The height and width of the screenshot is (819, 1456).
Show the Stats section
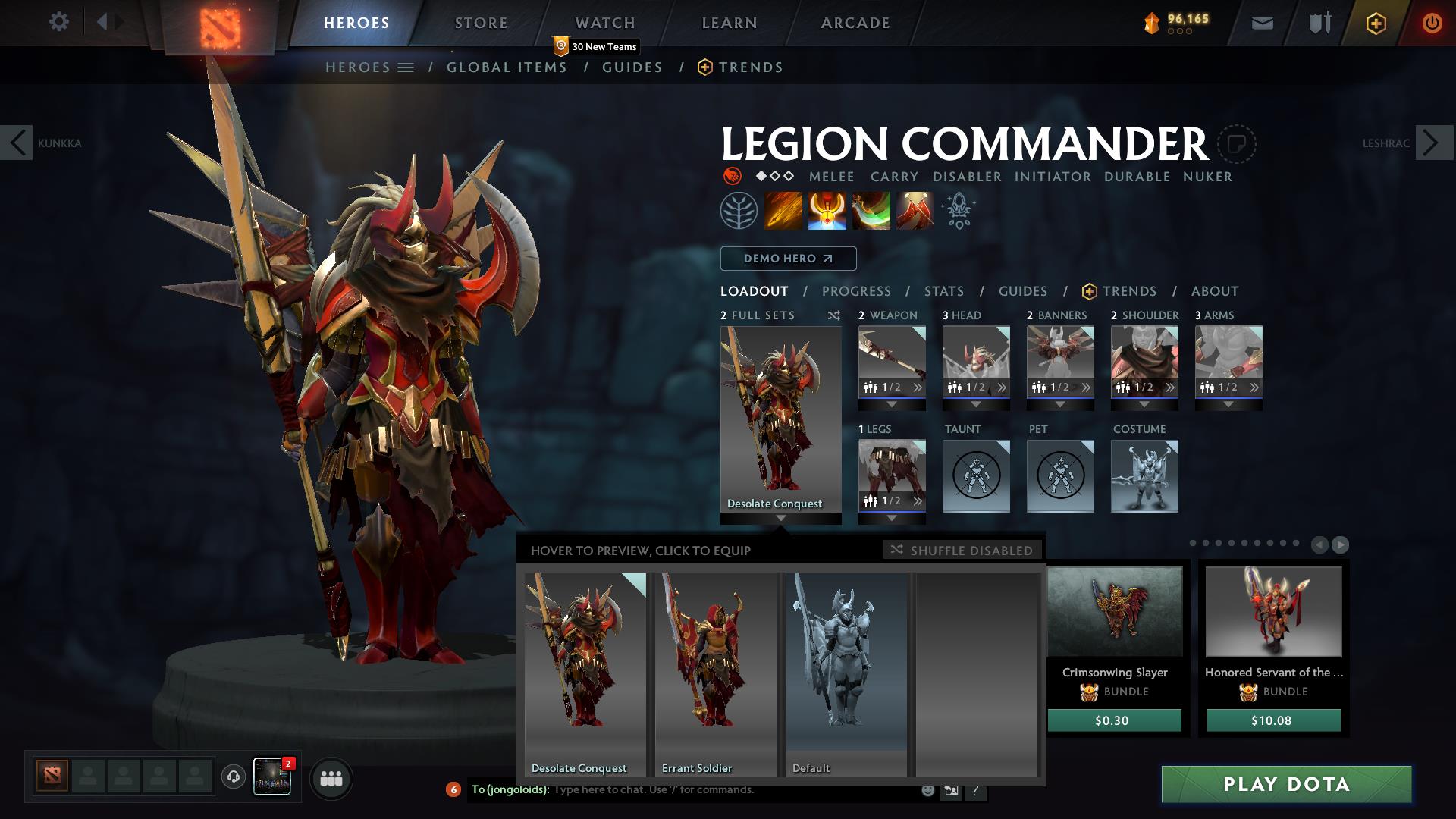tap(944, 291)
